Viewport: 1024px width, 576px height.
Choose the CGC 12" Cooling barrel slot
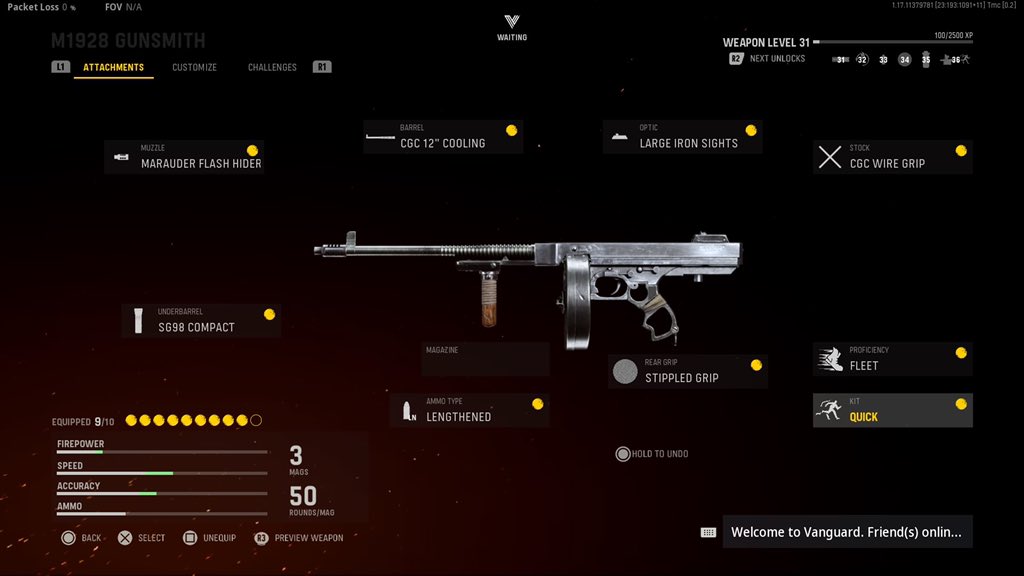click(x=443, y=137)
